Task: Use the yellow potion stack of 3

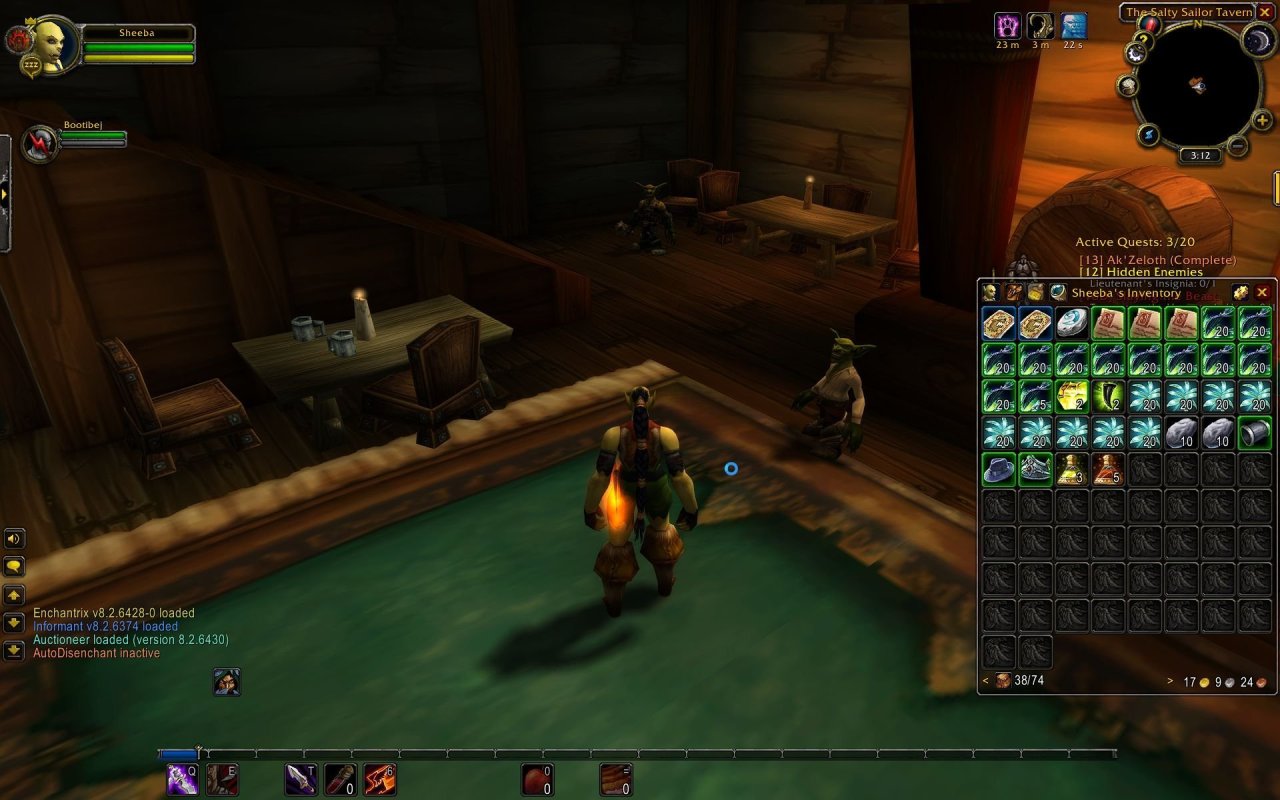Action: coord(1072,468)
